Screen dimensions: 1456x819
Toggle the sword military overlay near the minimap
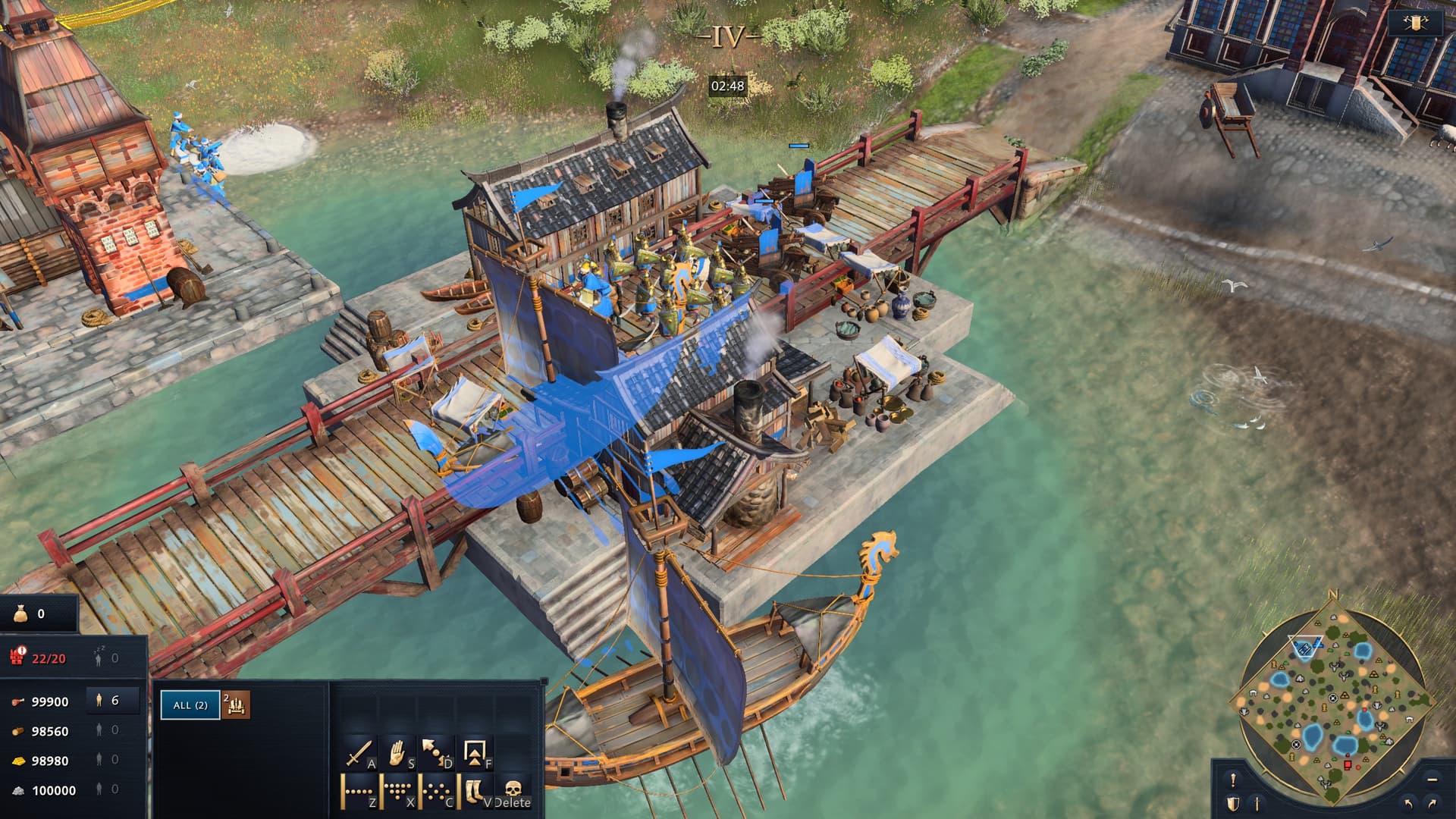click(1257, 803)
